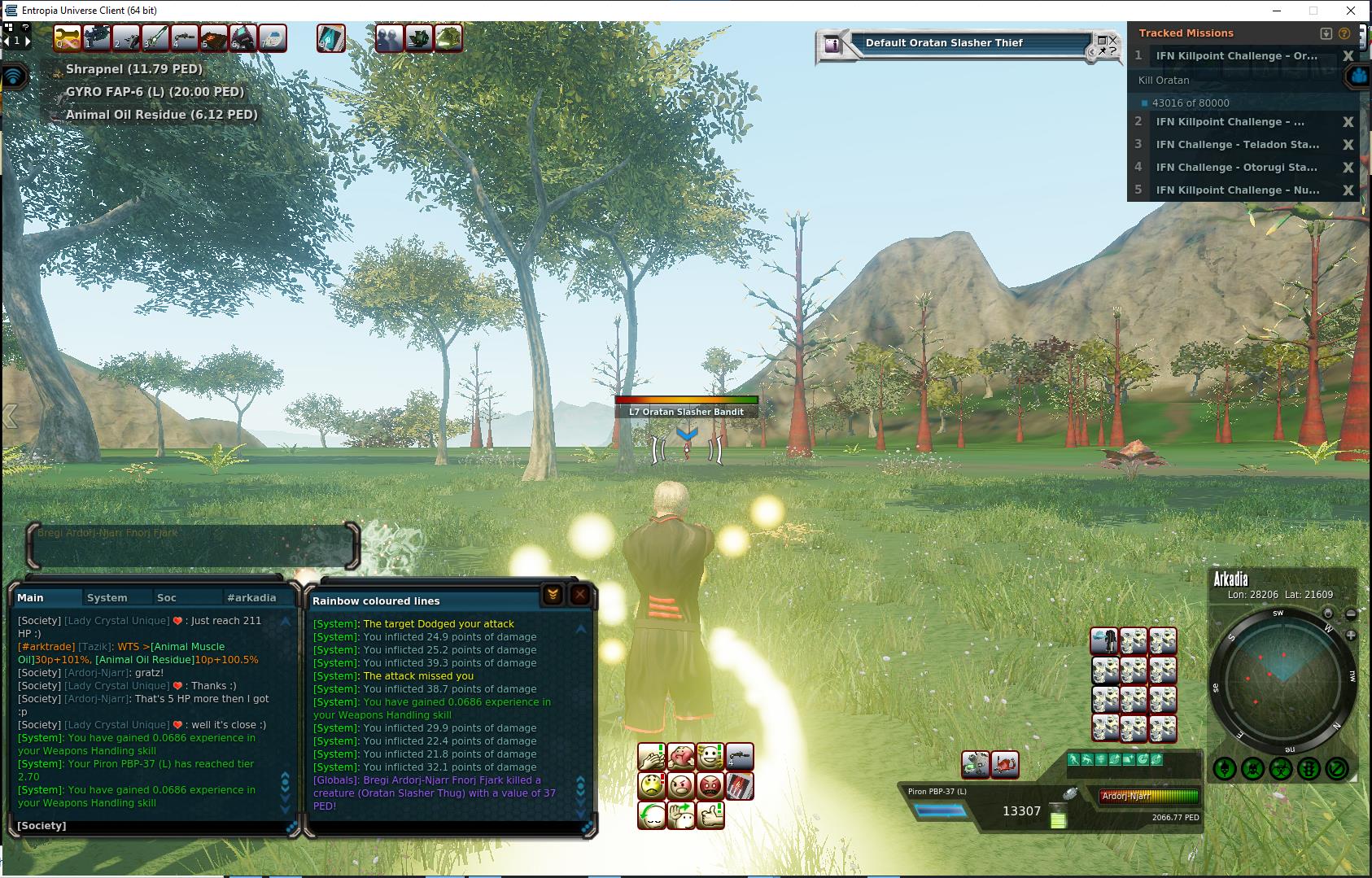This screenshot has height=878, width=1372.
Task: Toggle the biohazard radar filter
Action: [1280, 768]
